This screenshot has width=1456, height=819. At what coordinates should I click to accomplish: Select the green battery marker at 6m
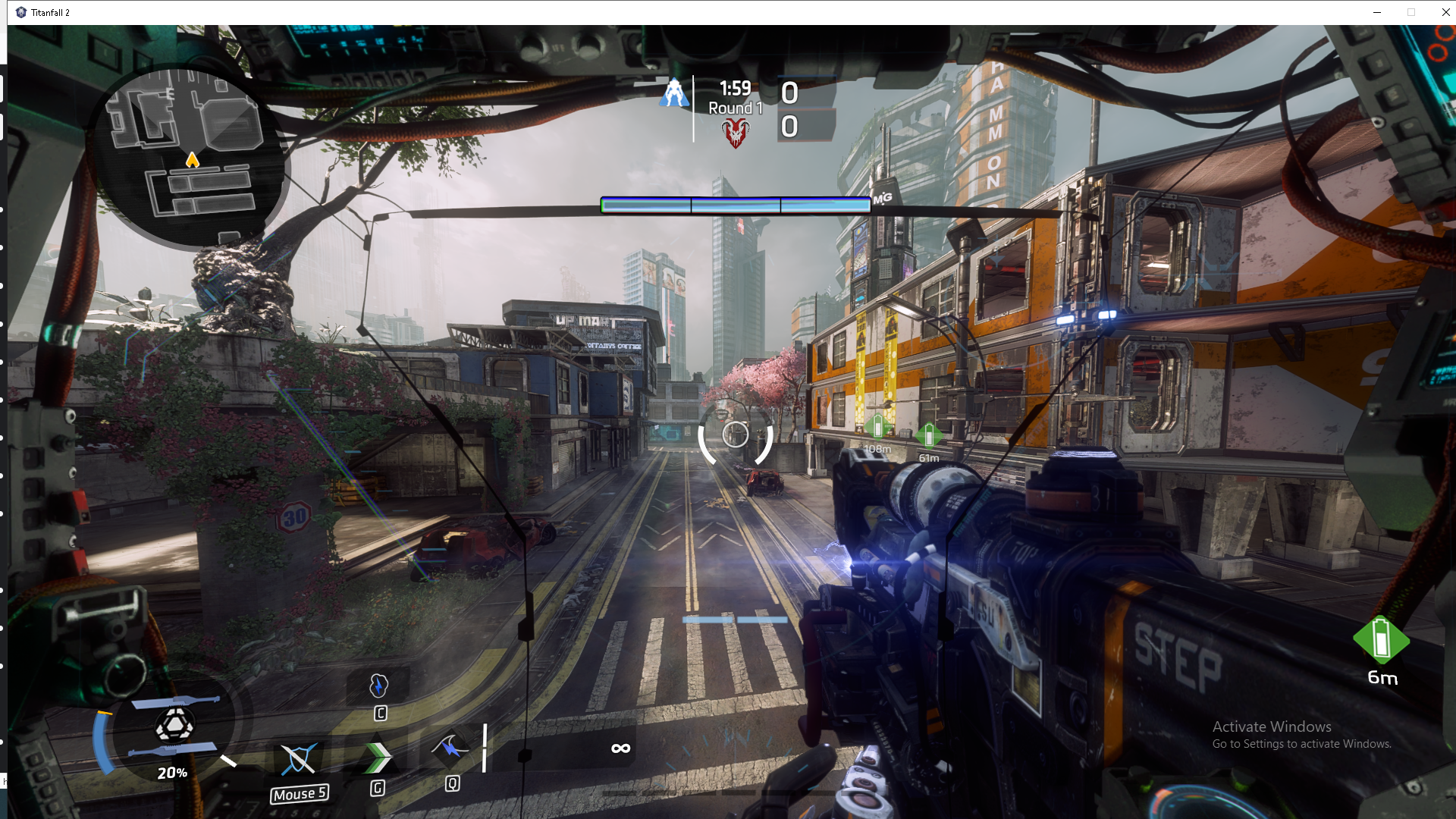tap(1381, 639)
